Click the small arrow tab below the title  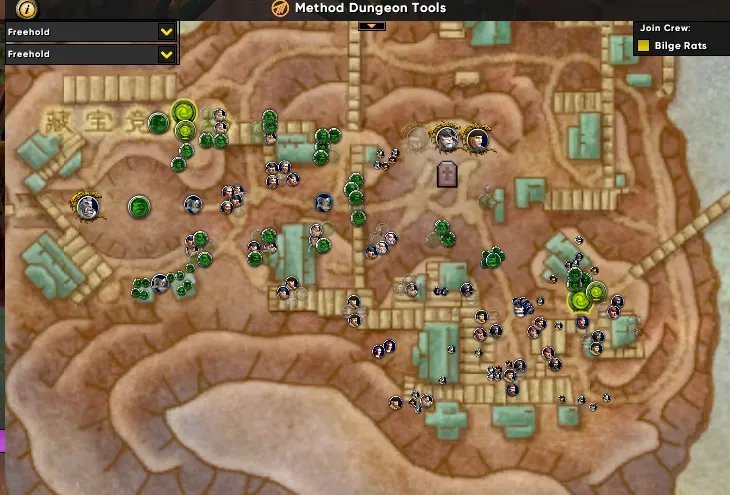[371, 25]
